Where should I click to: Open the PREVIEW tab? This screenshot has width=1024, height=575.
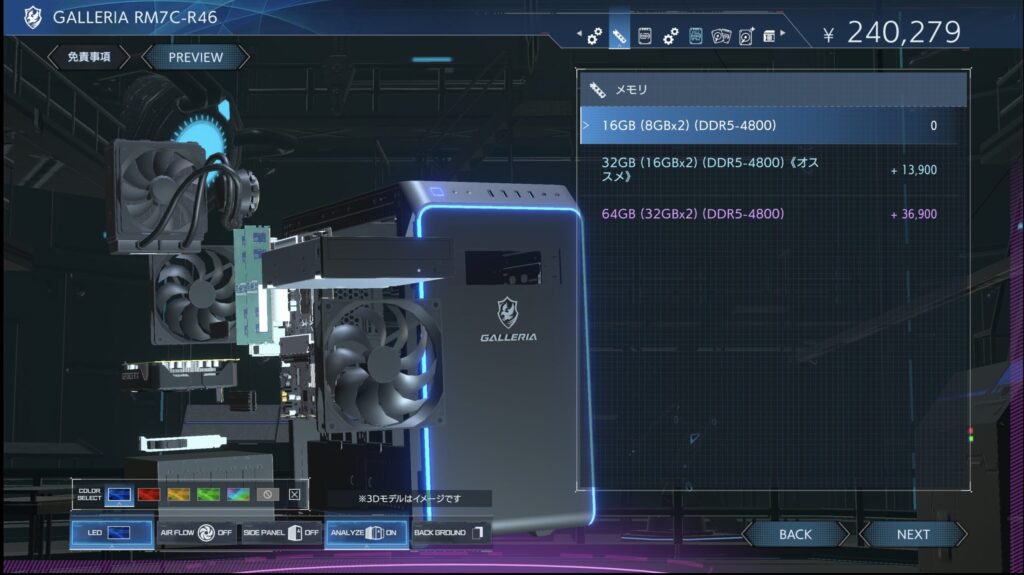pyautogui.click(x=195, y=57)
